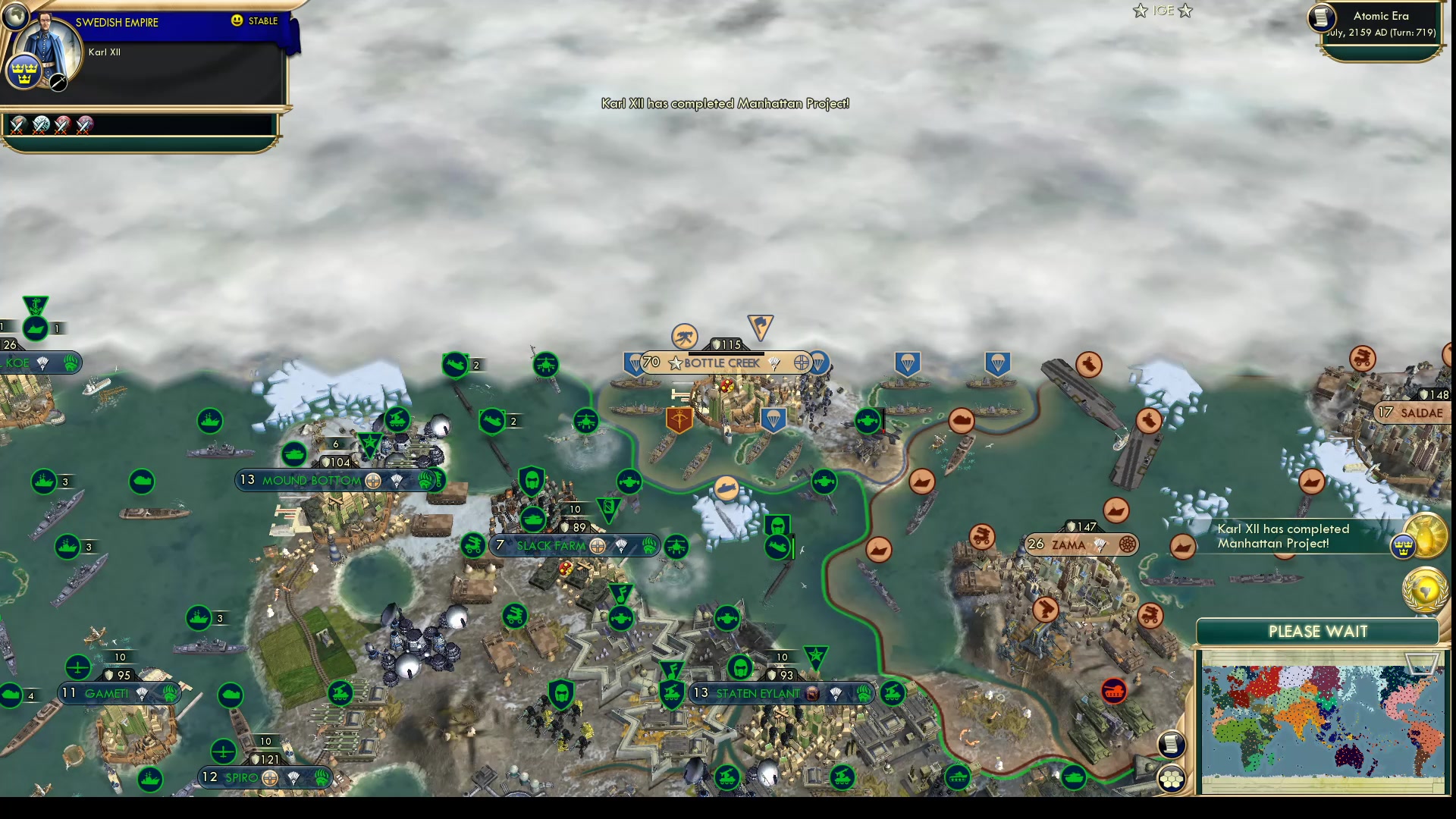
Task: Click the sword icon beneath Karl XII's portrait
Action: [58, 82]
